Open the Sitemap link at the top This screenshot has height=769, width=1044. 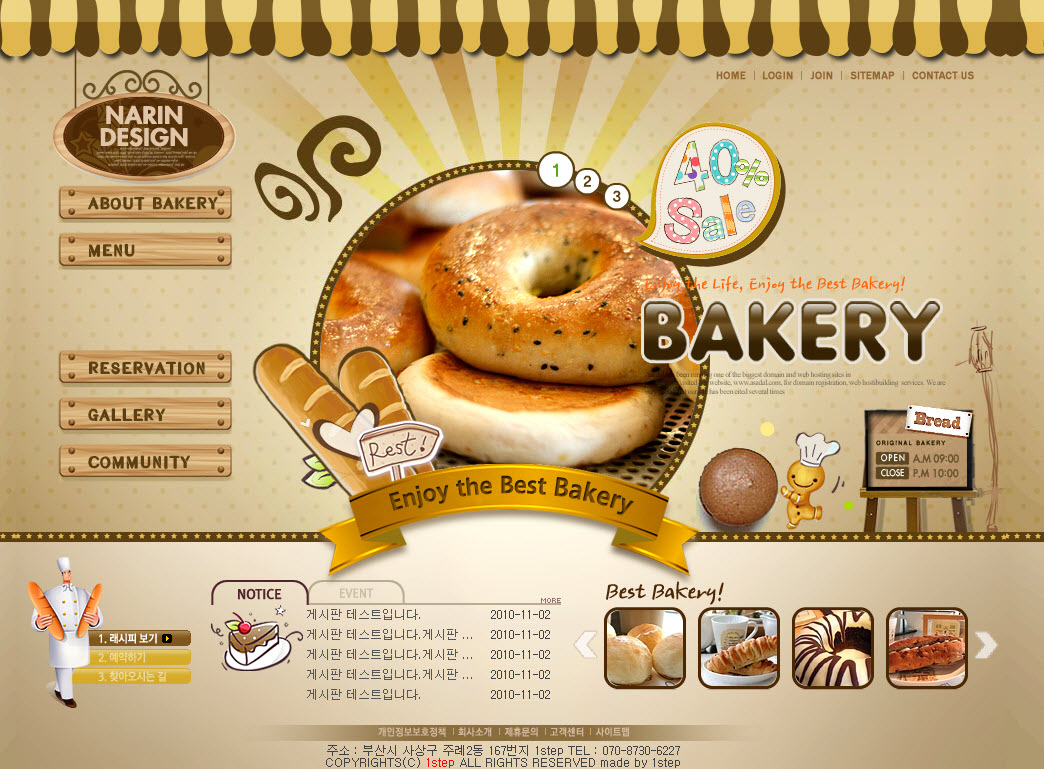point(872,76)
